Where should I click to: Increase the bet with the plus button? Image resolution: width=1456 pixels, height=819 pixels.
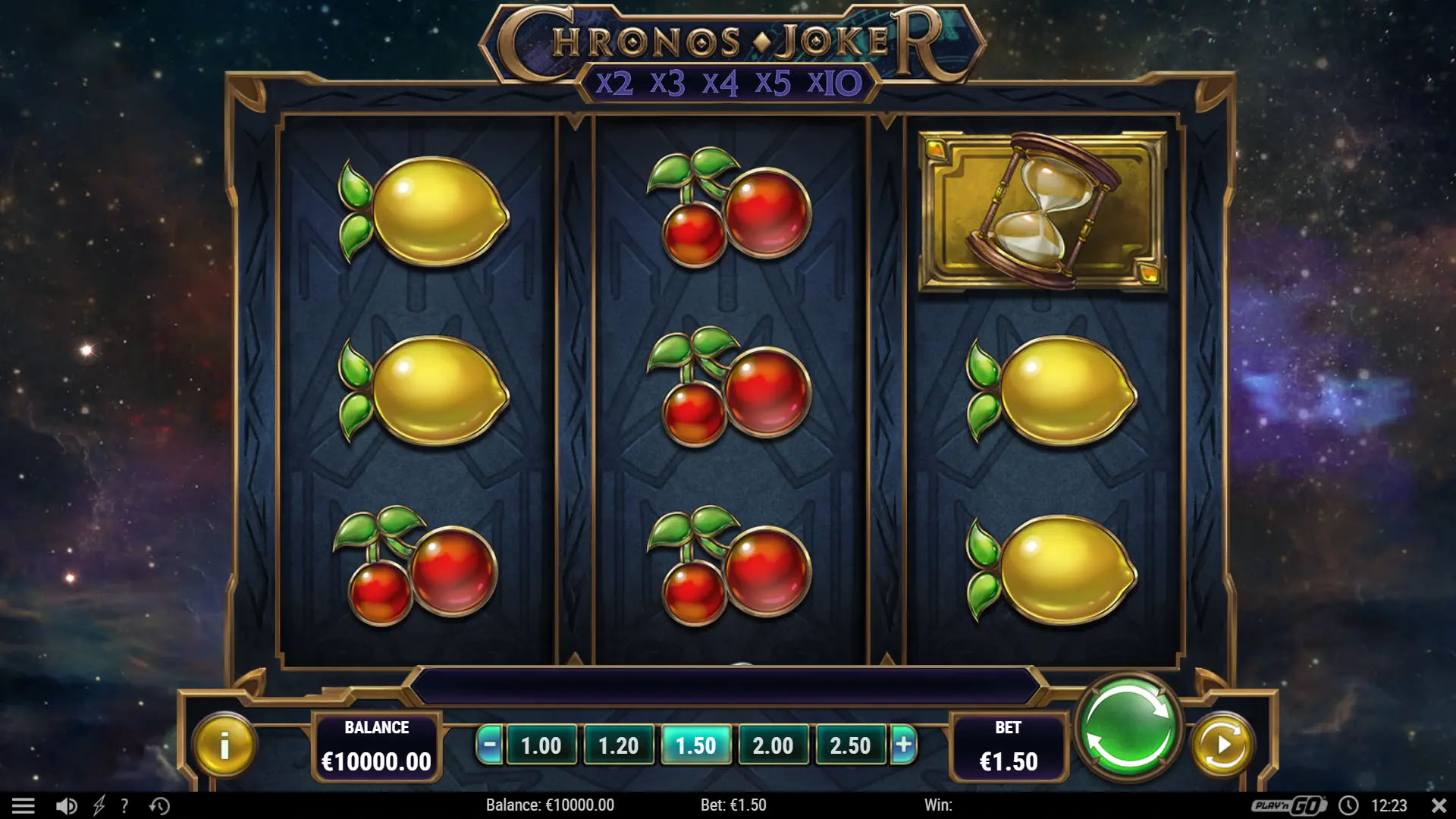tap(903, 745)
